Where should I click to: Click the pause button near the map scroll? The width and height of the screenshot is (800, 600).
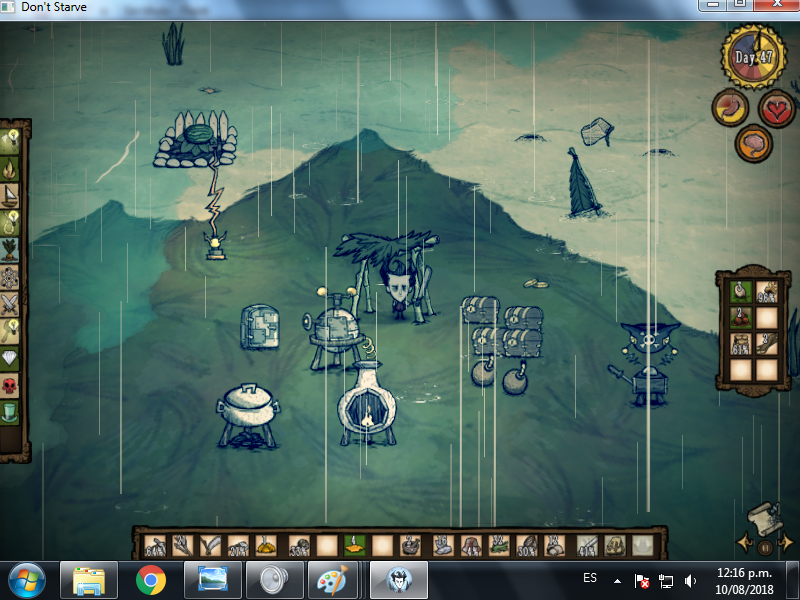pos(765,547)
